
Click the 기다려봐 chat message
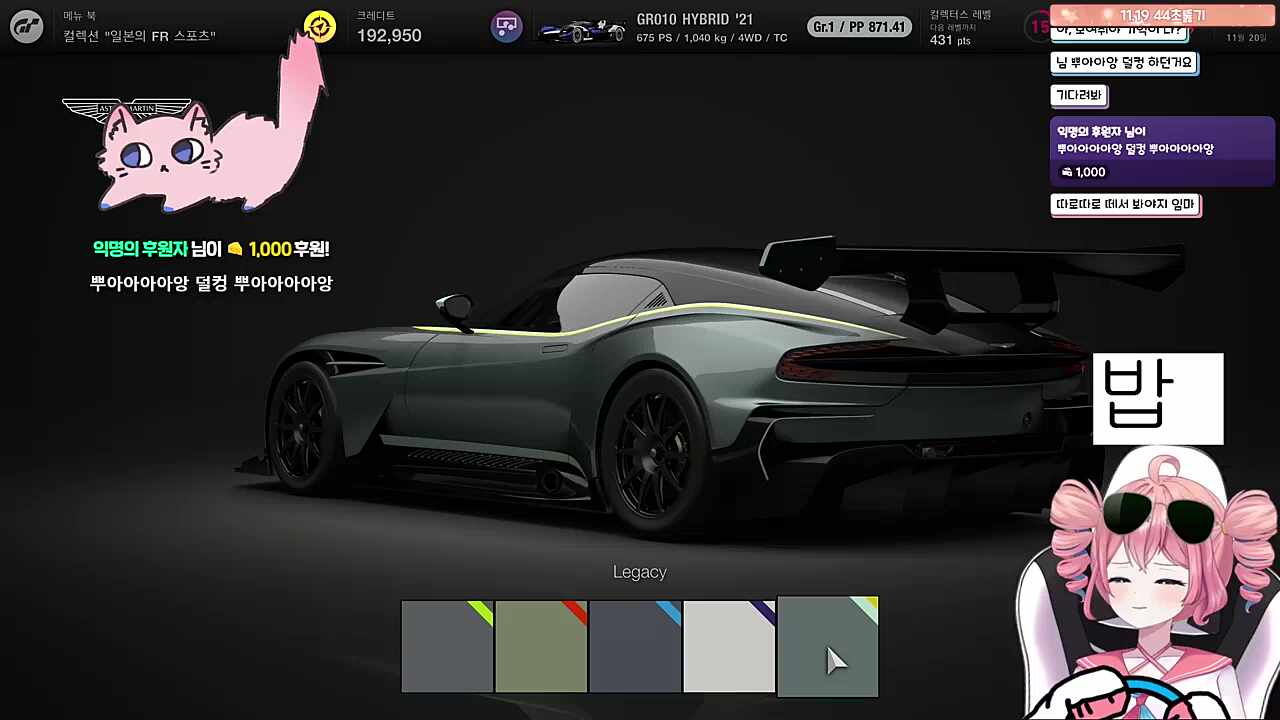[1078, 95]
